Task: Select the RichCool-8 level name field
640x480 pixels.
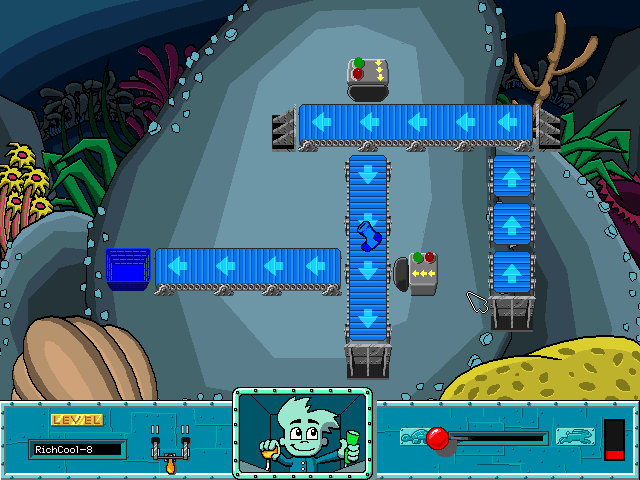Action: point(76,449)
